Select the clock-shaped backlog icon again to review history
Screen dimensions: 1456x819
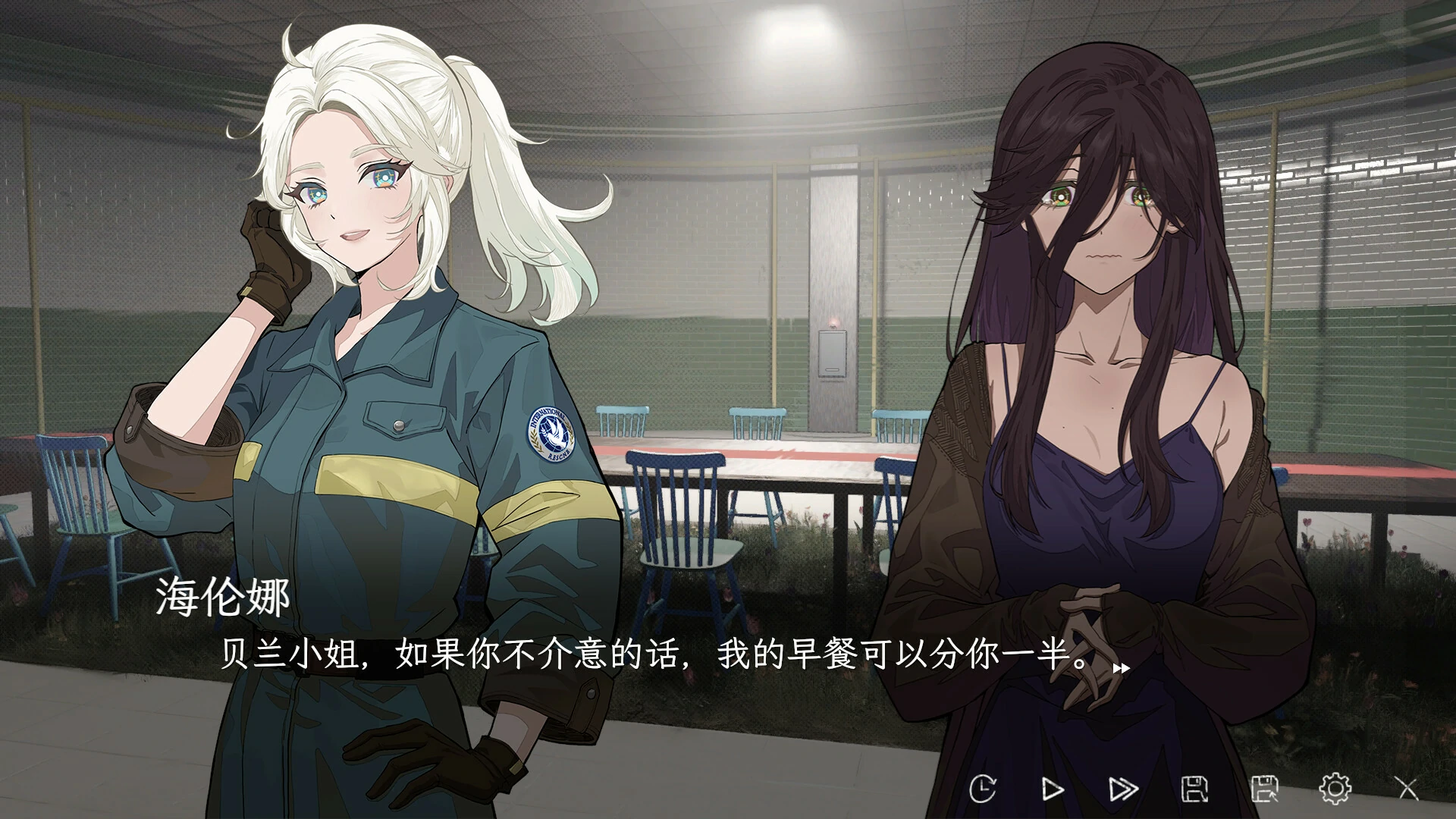click(984, 789)
